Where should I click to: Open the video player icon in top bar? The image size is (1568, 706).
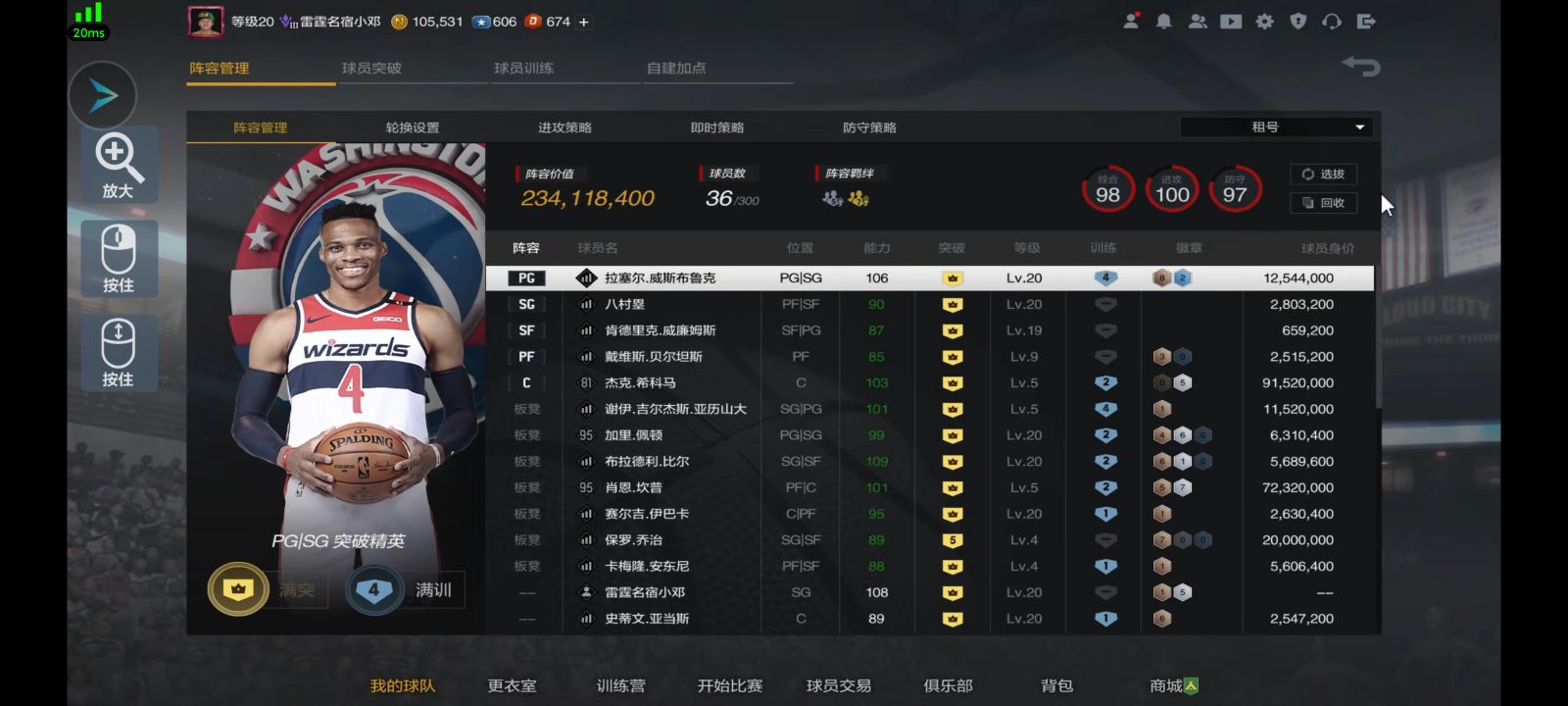click(1230, 20)
